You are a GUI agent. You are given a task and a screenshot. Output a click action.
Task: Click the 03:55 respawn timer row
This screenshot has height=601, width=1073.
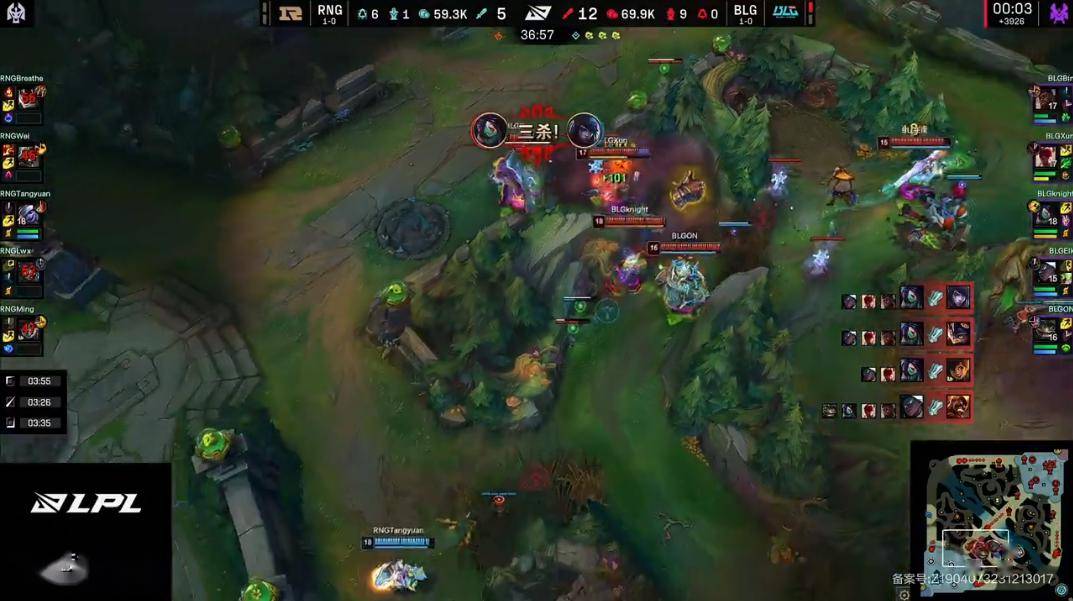pyautogui.click(x=34, y=381)
